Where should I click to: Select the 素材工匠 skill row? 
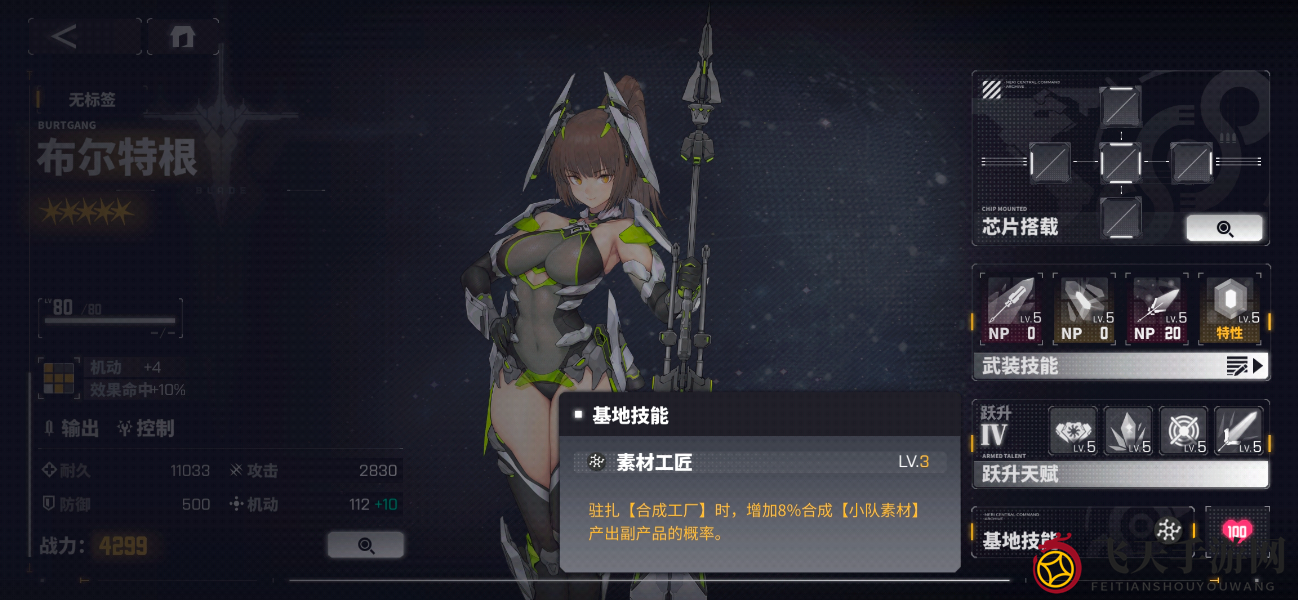point(760,462)
